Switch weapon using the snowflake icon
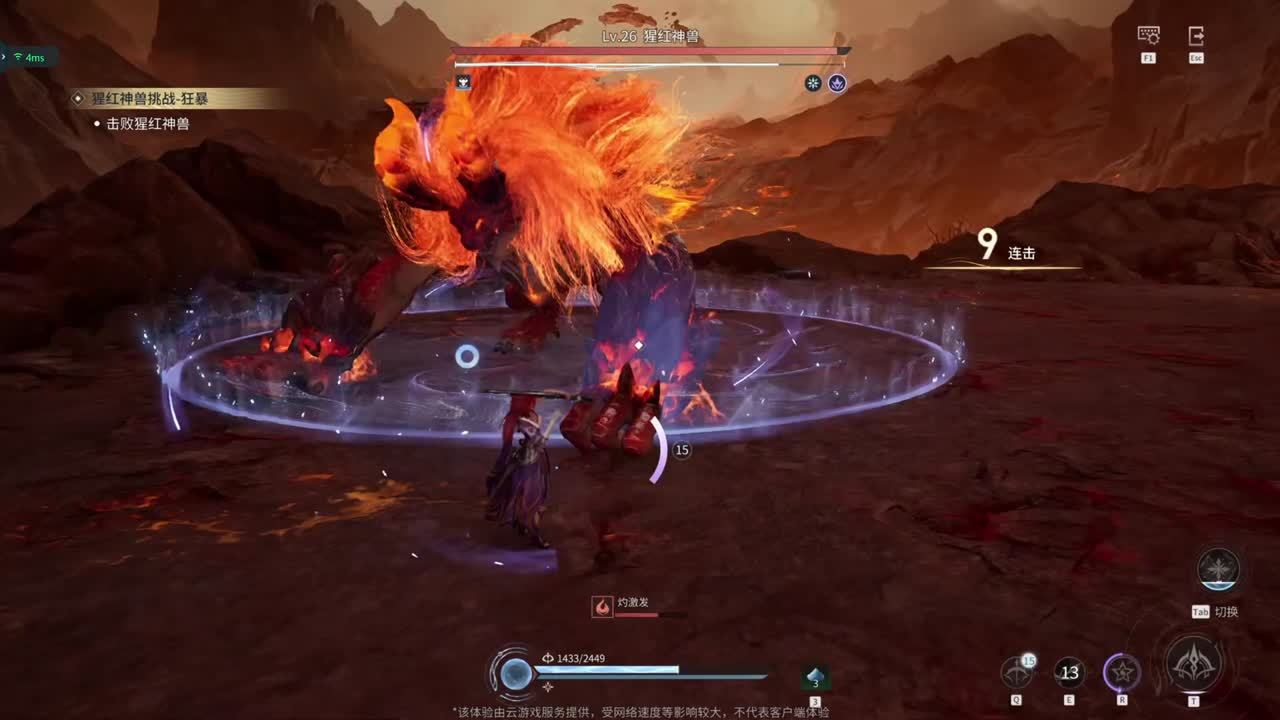 click(x=1218, y=569)
